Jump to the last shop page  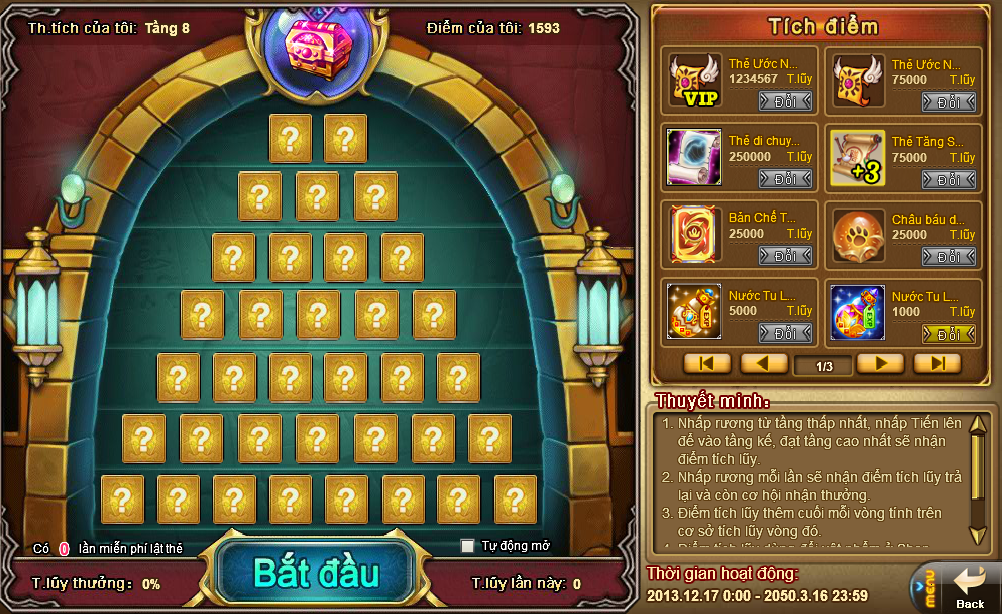937,364
